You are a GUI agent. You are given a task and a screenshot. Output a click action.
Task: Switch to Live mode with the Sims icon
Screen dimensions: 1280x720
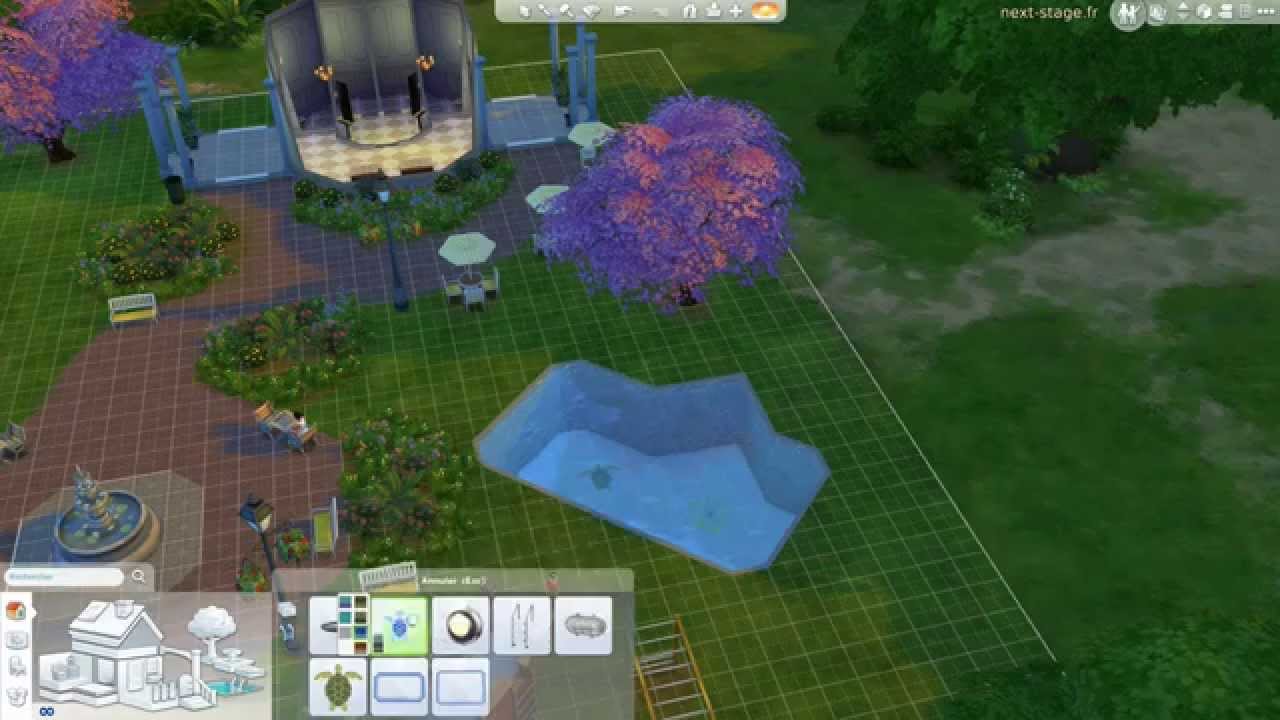1129,13
